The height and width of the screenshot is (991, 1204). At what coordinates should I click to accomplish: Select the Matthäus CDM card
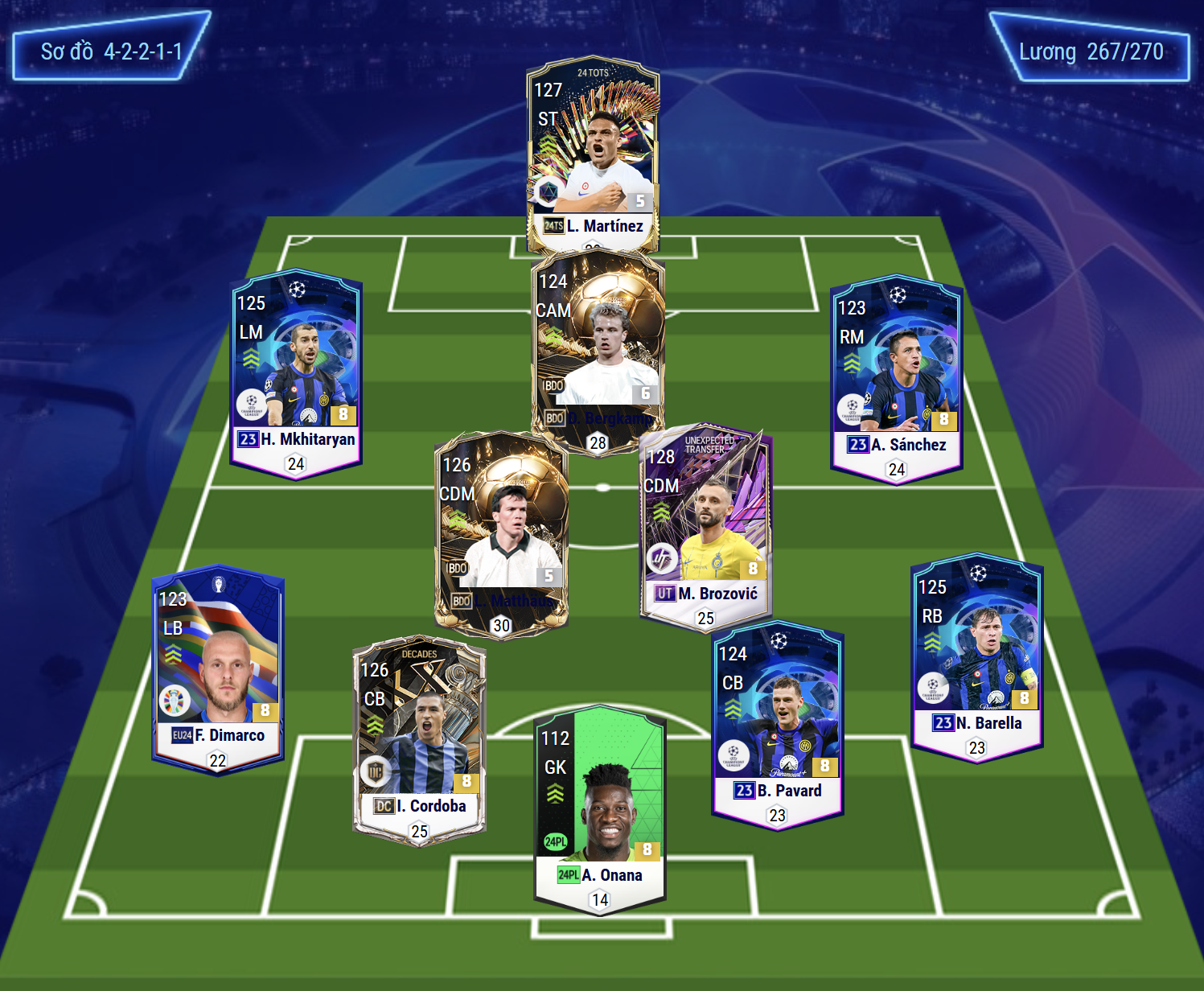(x=501, y=531)
